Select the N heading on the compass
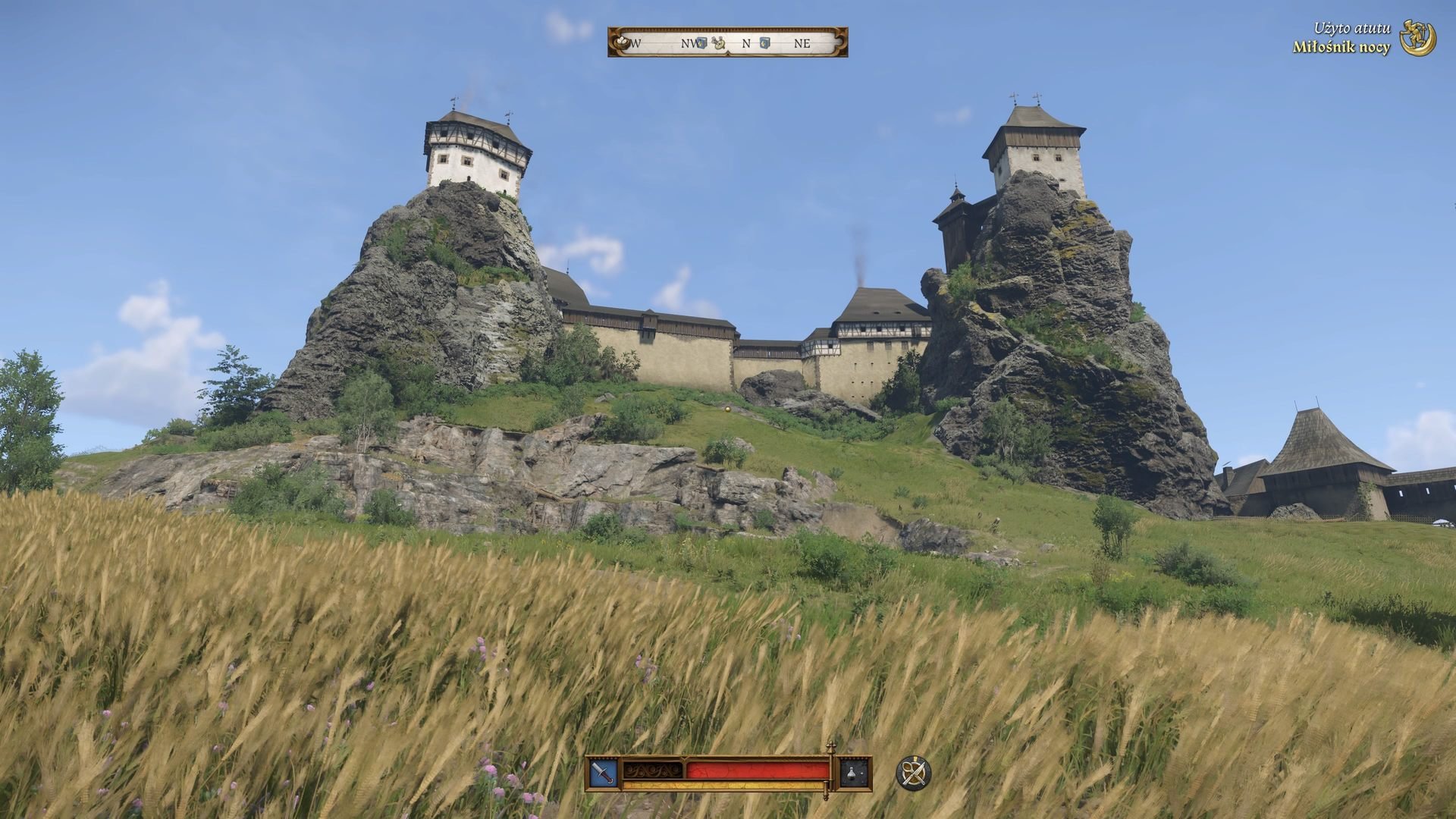Image resolution: width=1456 pixels, height=819 pixels. (x=747, y=43)
